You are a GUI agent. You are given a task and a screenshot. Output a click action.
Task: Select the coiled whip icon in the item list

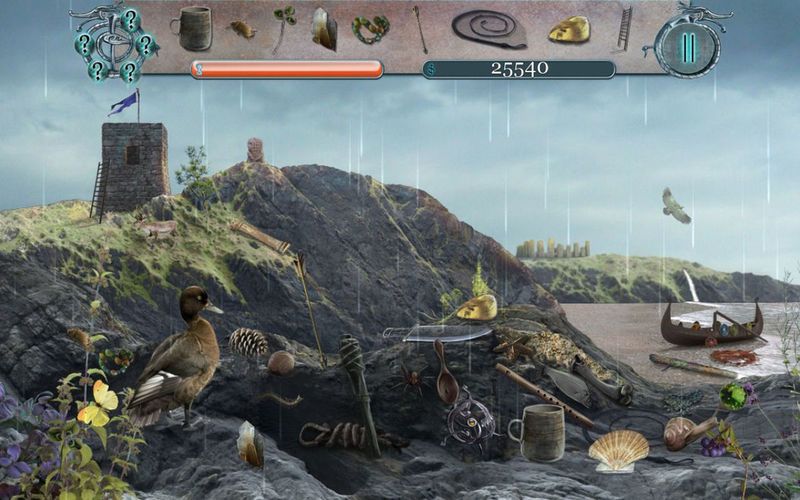pyautogui.click(x=489, y=28)
